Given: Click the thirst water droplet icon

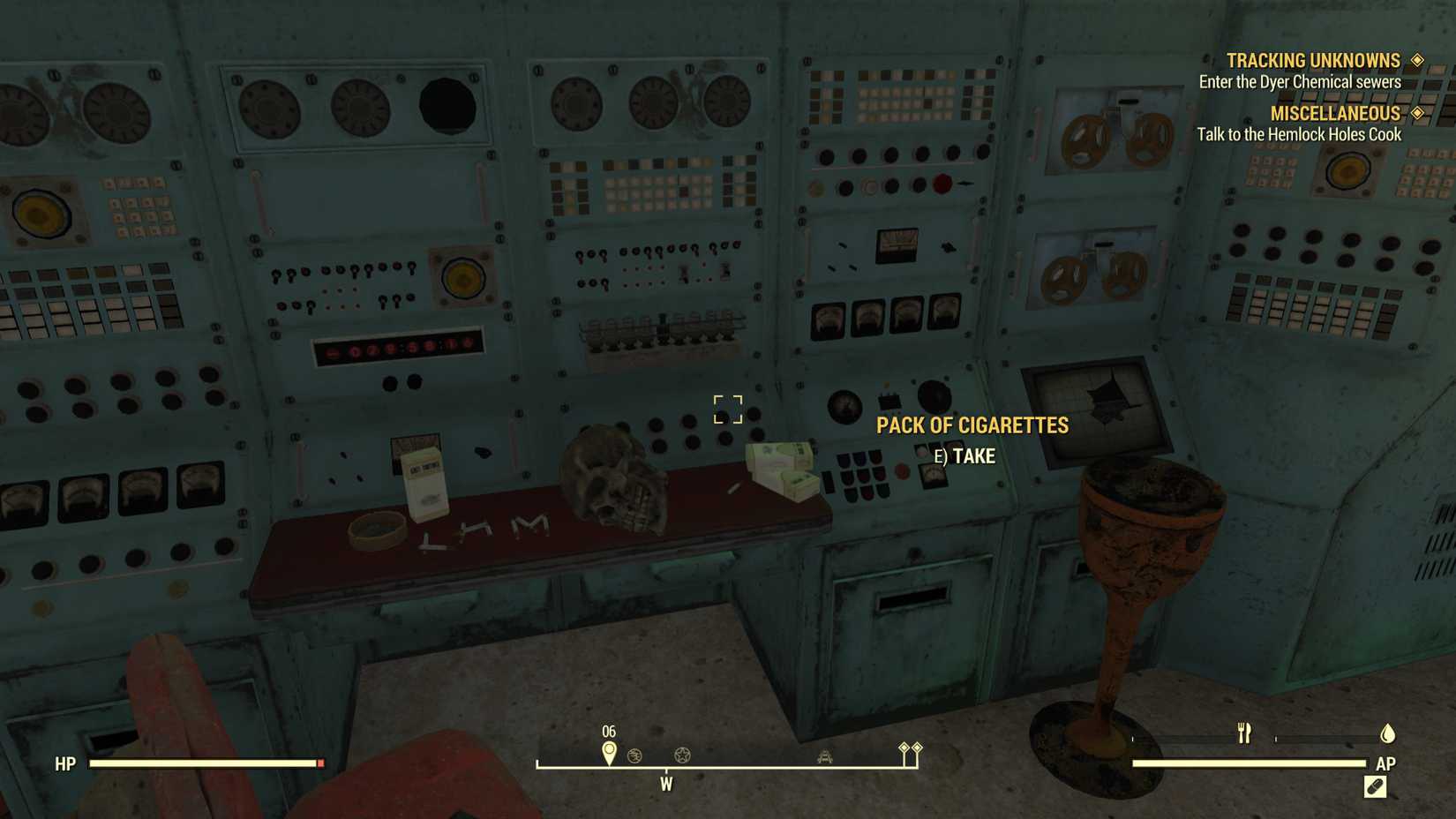Looking at the screenshot, I should pyautogui.click(x=1387, y=732).
